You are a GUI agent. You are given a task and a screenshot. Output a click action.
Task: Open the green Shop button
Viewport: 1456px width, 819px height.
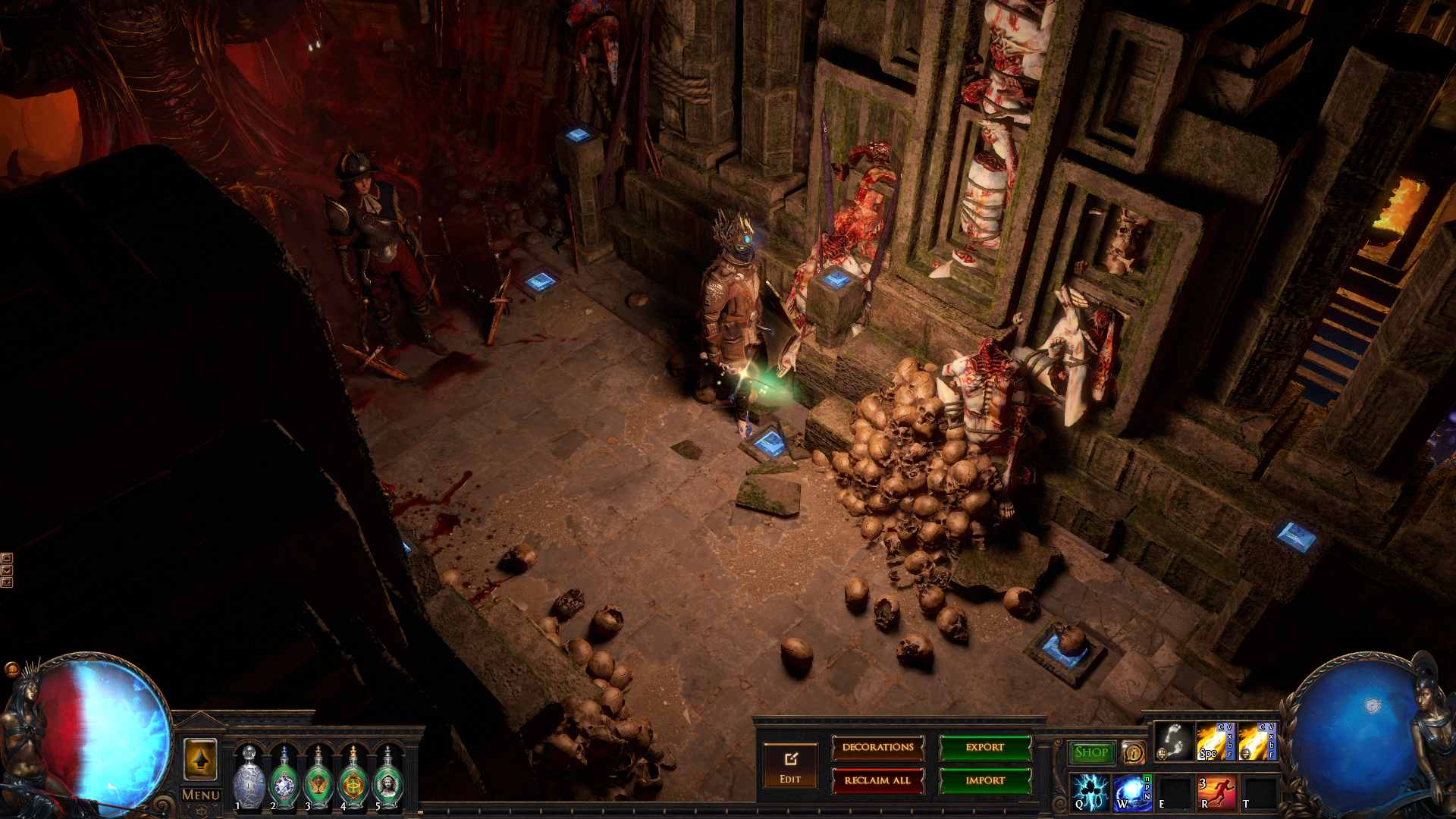coord(1091,752)
